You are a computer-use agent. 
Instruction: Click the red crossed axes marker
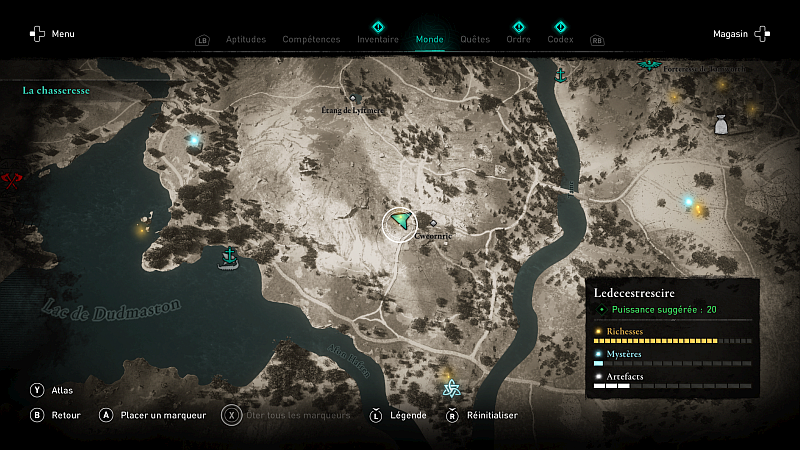pyautogui.click(x=12, y=180)
